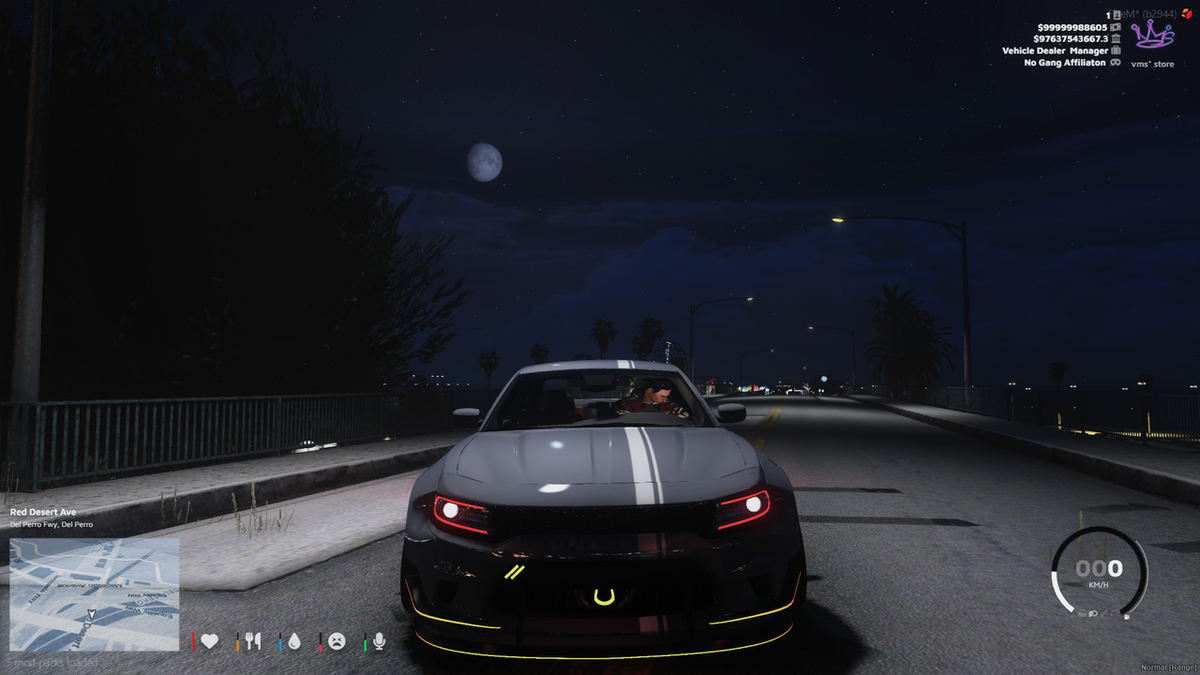Click the angry face stress icon

tap(337, 641)
